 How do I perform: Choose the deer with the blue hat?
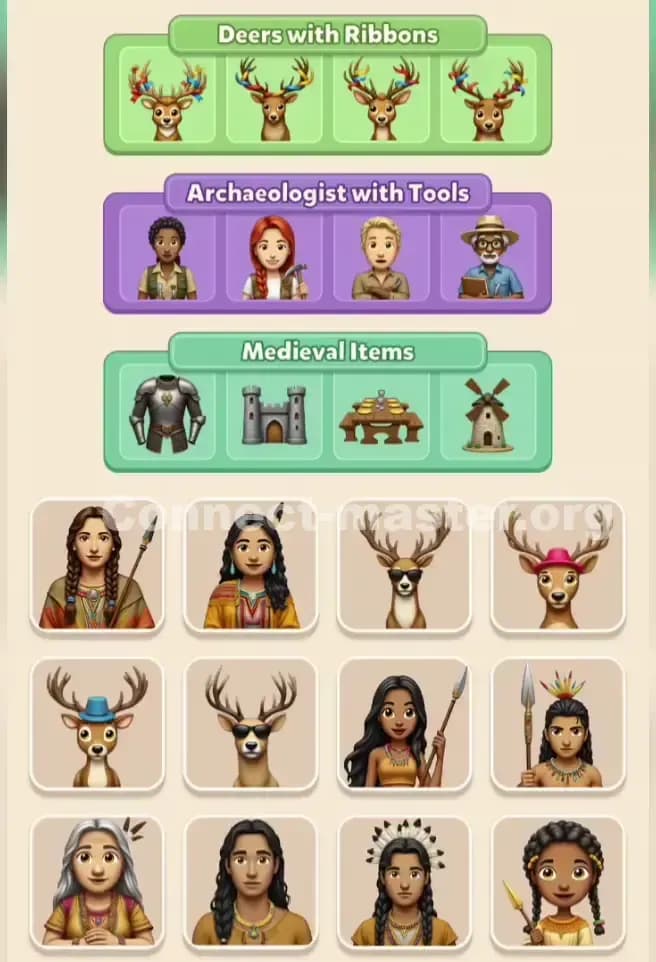97,724
